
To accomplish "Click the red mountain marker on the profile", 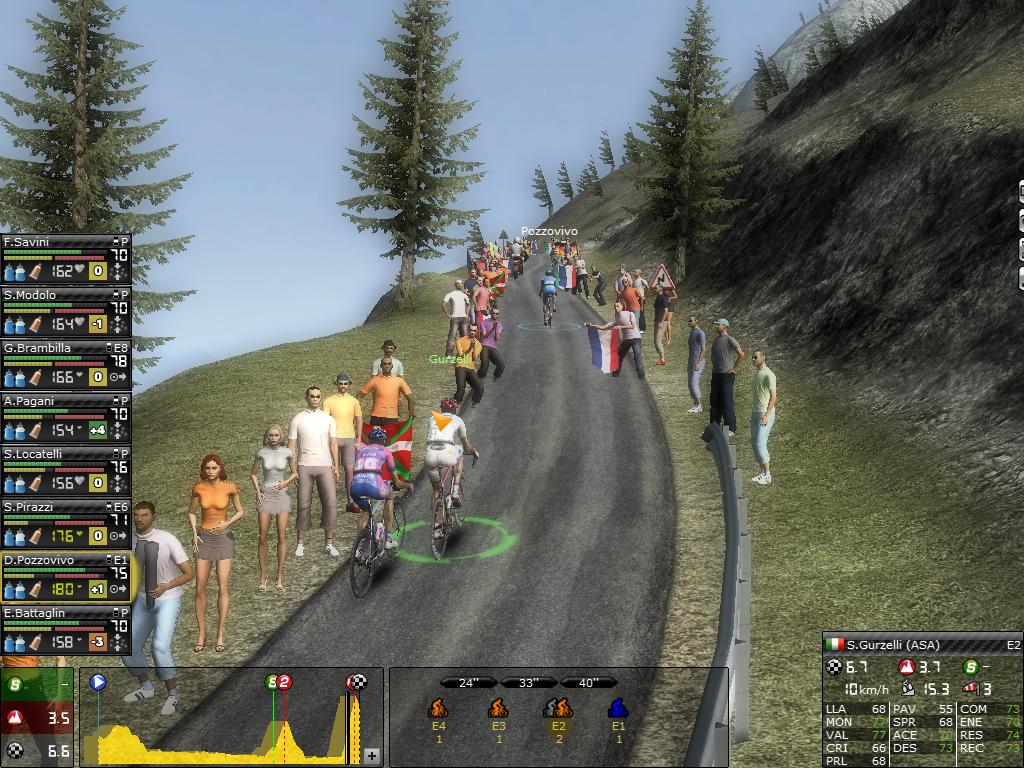I will [x=284, y=682].
